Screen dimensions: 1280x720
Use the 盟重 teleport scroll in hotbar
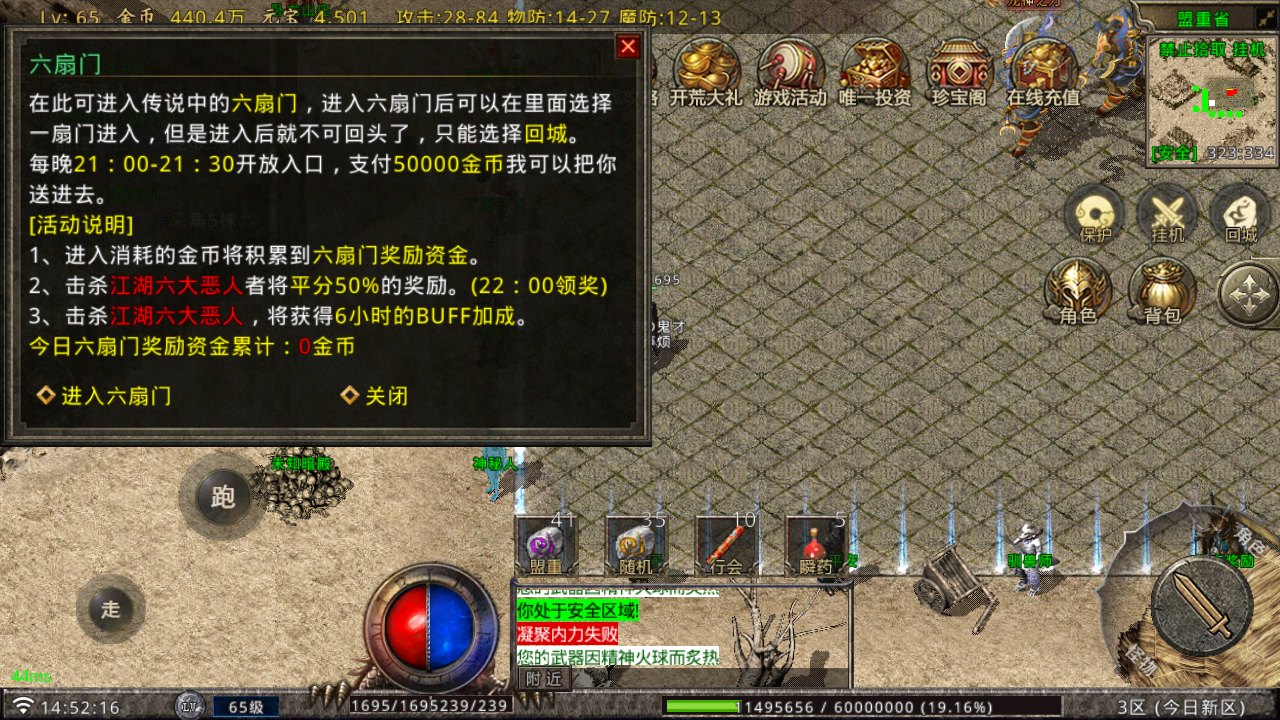pyautogui.click(x=547, y=545)
